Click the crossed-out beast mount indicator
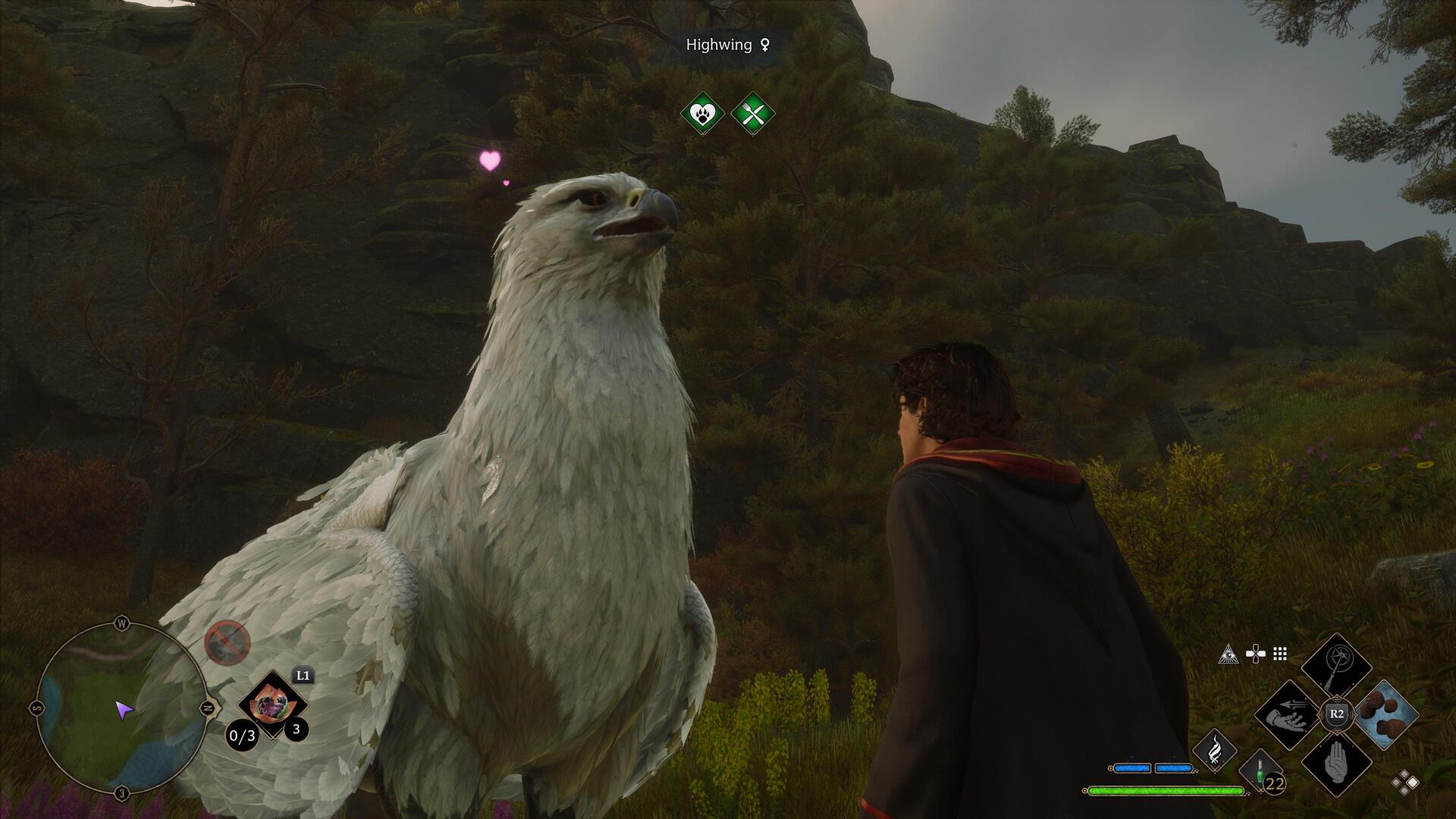The width and height of the screenshot is (1456, 819). click(227, 643)
